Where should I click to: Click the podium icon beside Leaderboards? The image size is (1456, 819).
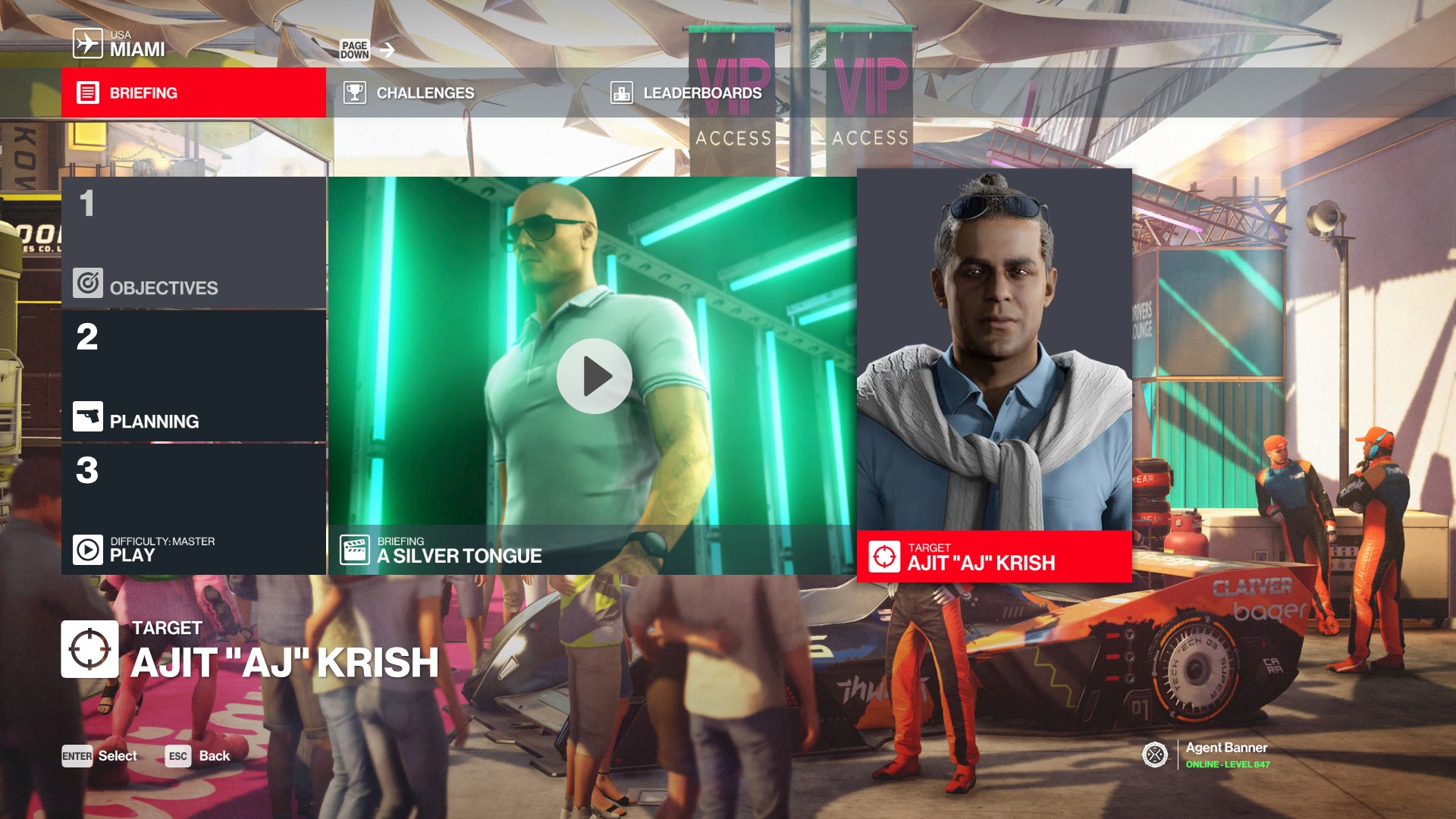point(620,93)
